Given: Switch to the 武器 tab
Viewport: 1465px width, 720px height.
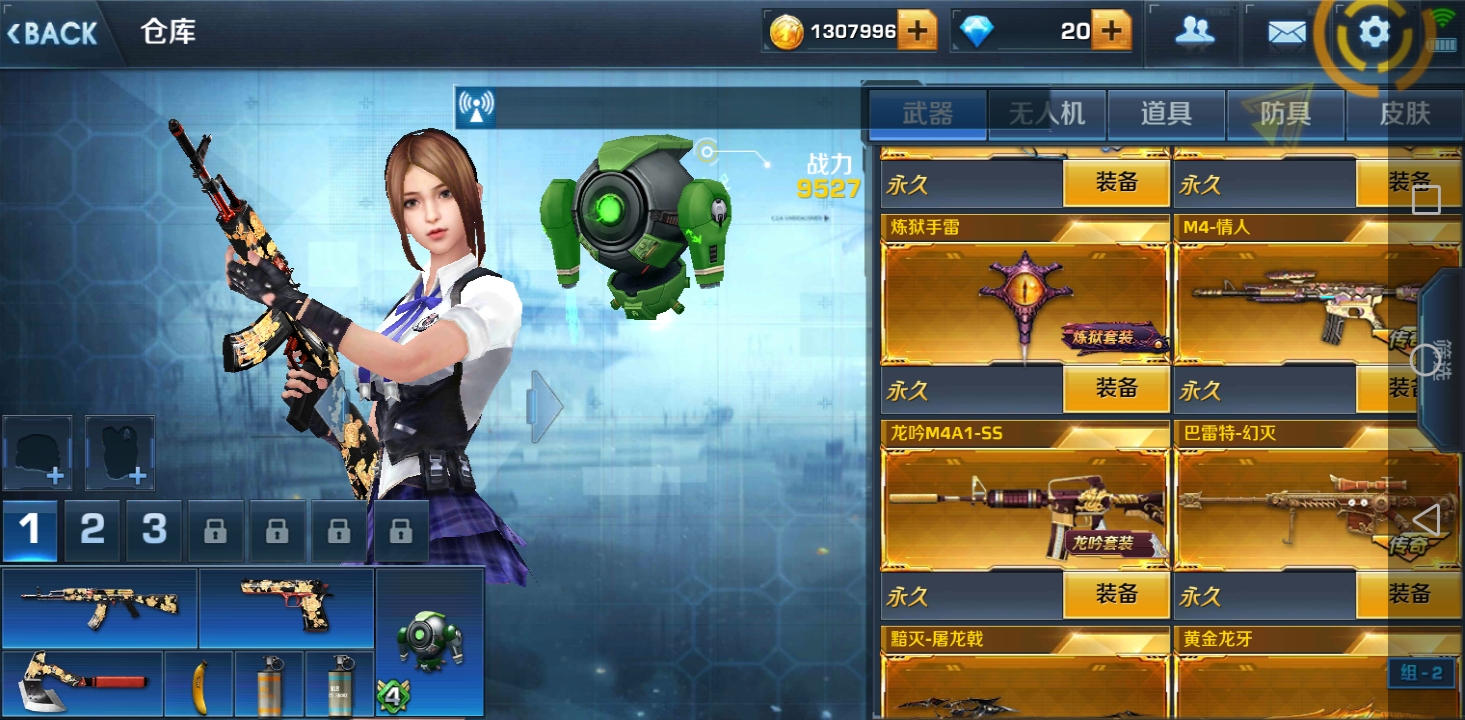Looking at the screenshot, I should point(927,114).
